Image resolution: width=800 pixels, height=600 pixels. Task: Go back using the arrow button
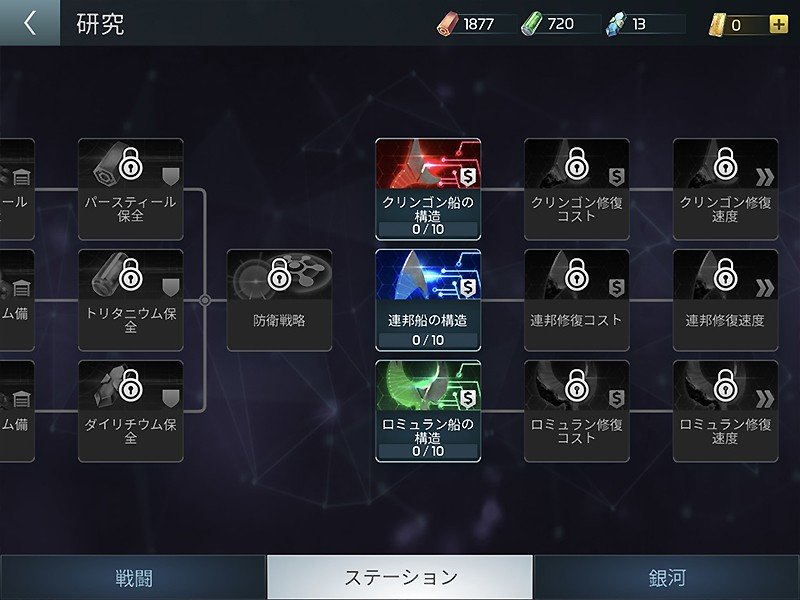pyautogui.click(x=29, y=23)
